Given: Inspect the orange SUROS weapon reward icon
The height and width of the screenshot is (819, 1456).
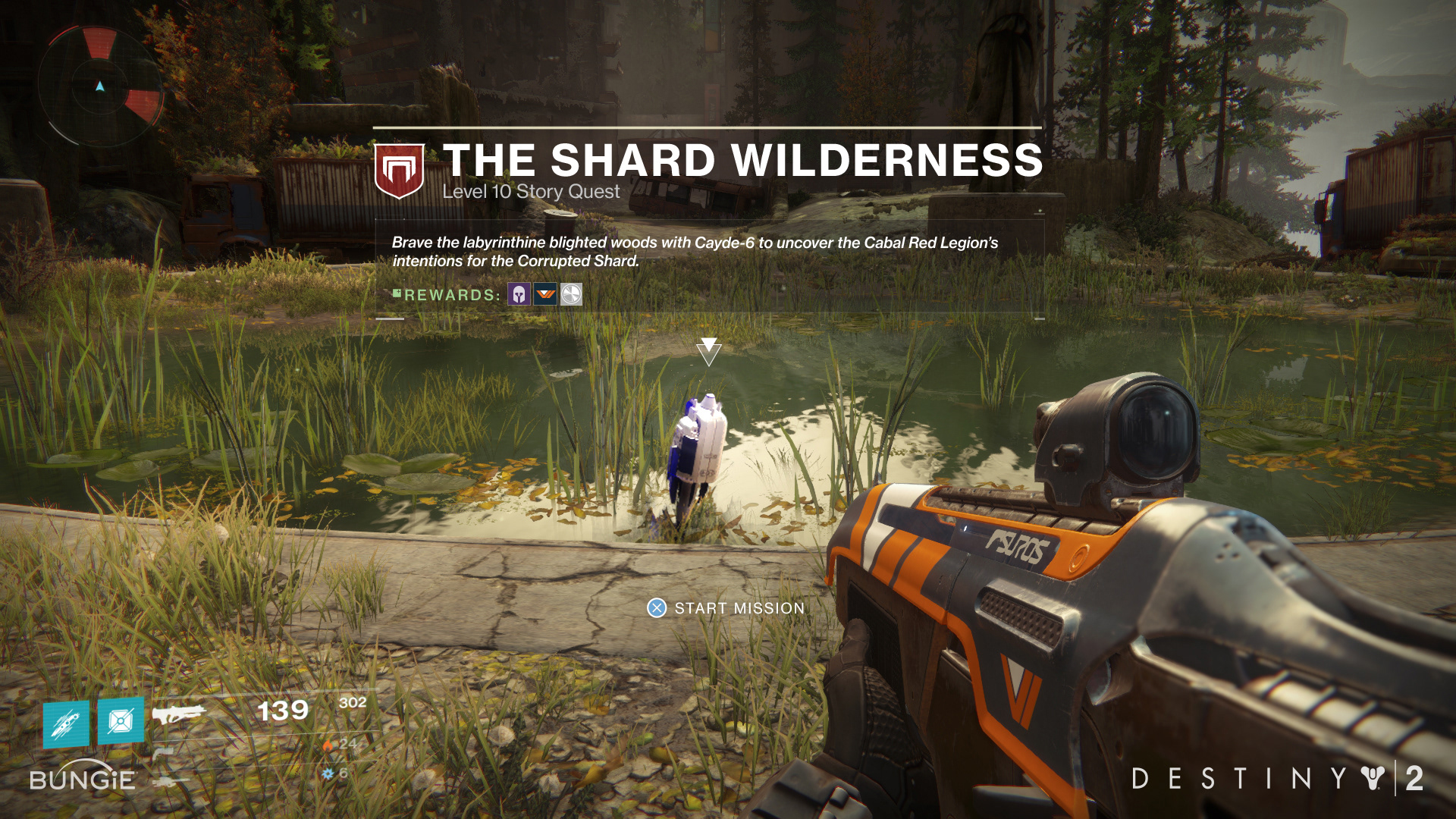Looking at the screenshot, I should 545,294.
